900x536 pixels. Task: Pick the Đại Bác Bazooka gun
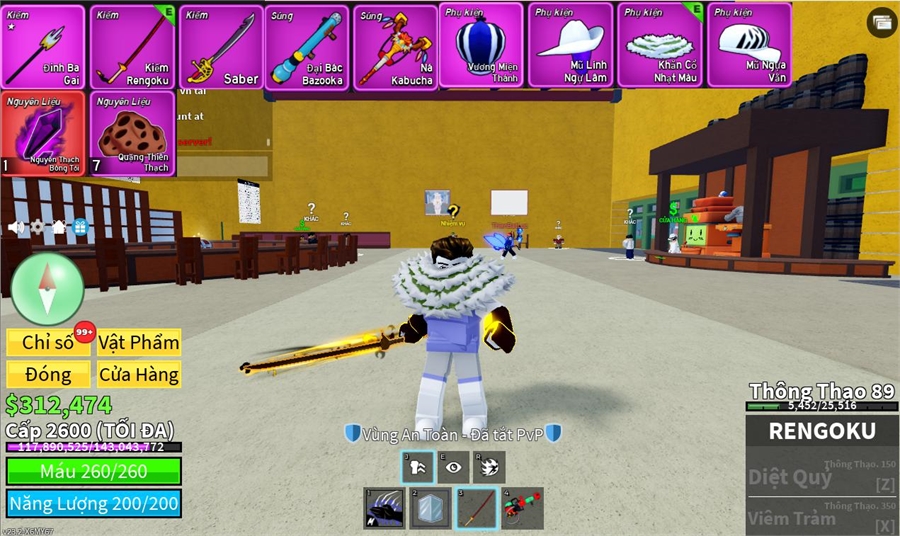[307, 47]
